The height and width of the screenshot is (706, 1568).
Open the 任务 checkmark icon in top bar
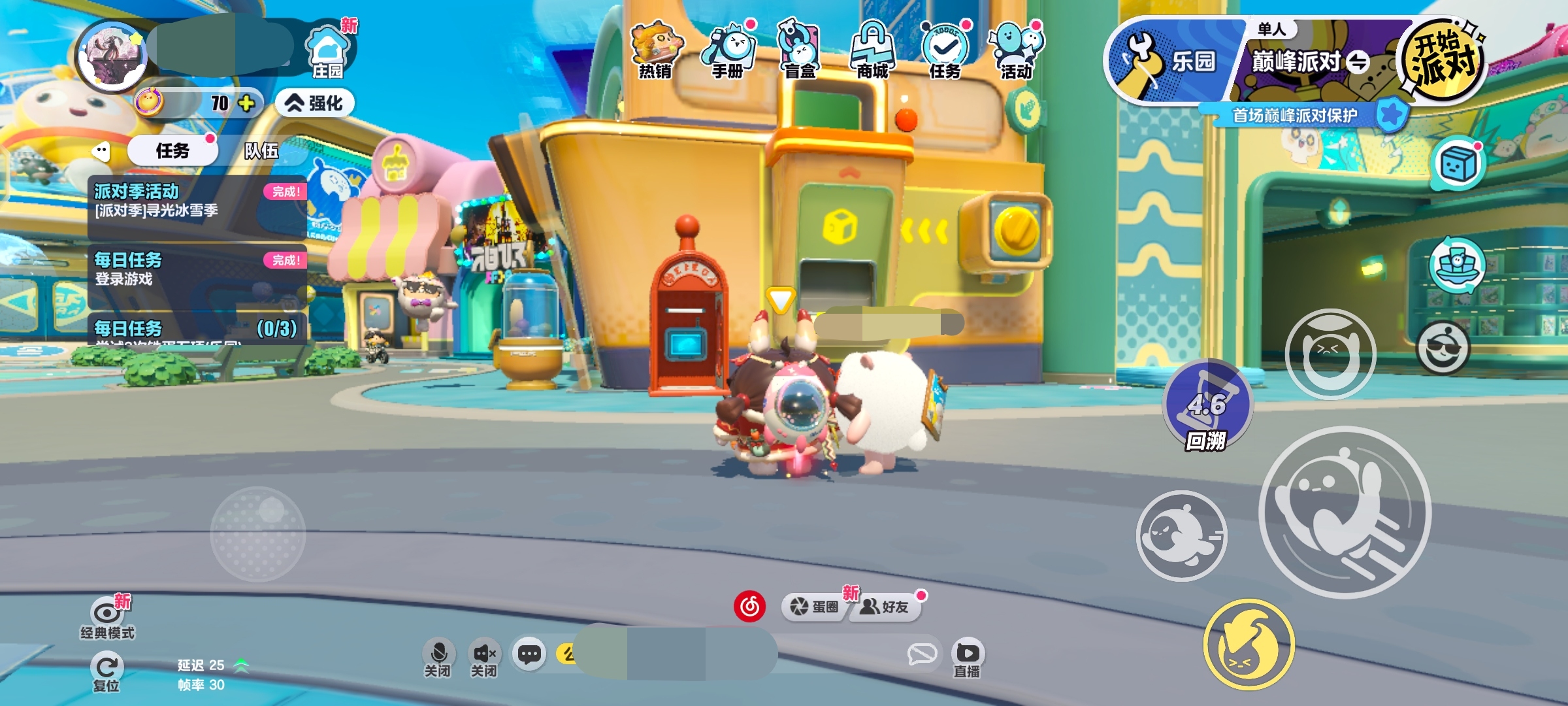(945, 50)
